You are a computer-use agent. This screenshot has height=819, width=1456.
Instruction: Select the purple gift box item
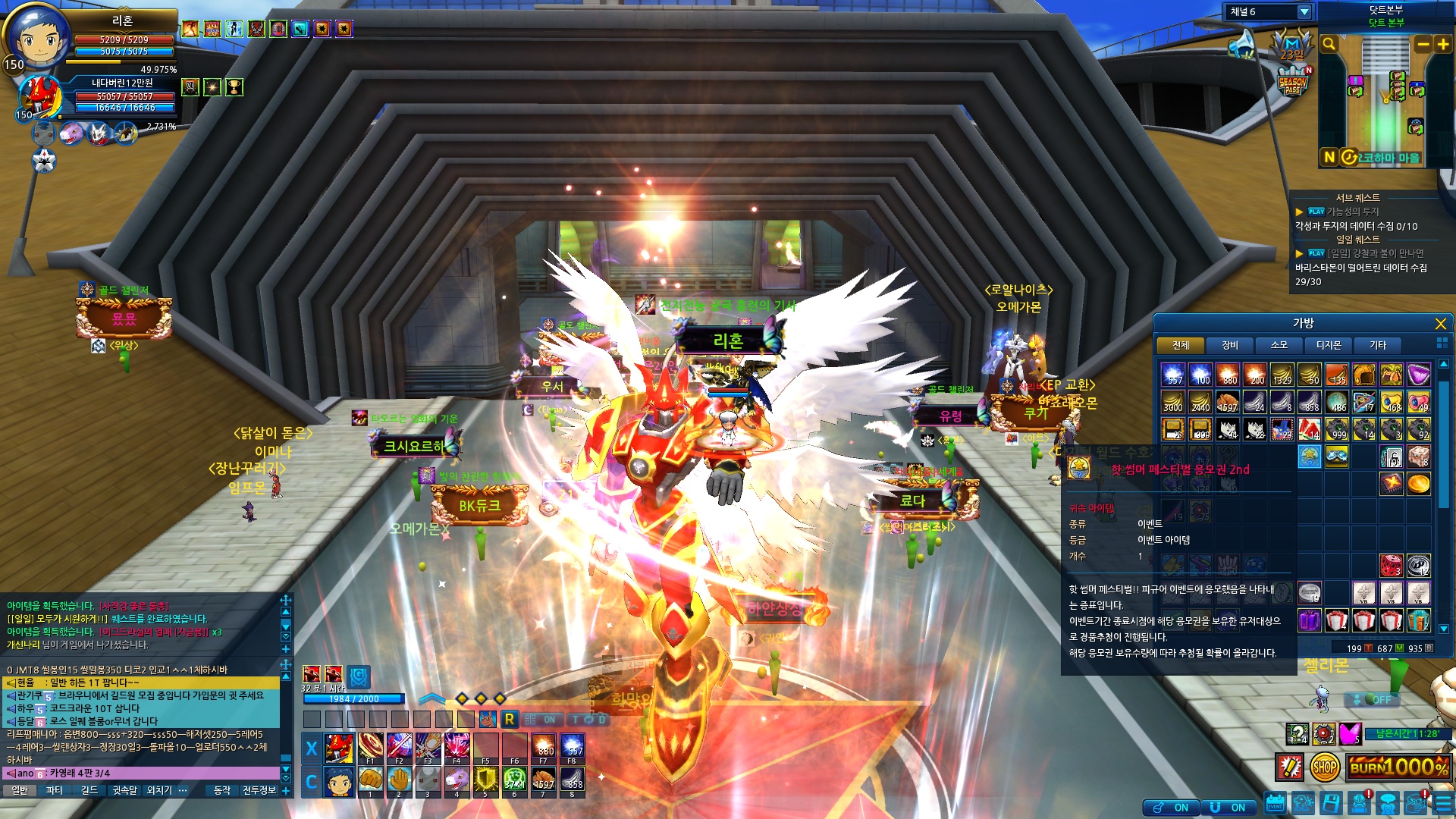(1309, 620)
